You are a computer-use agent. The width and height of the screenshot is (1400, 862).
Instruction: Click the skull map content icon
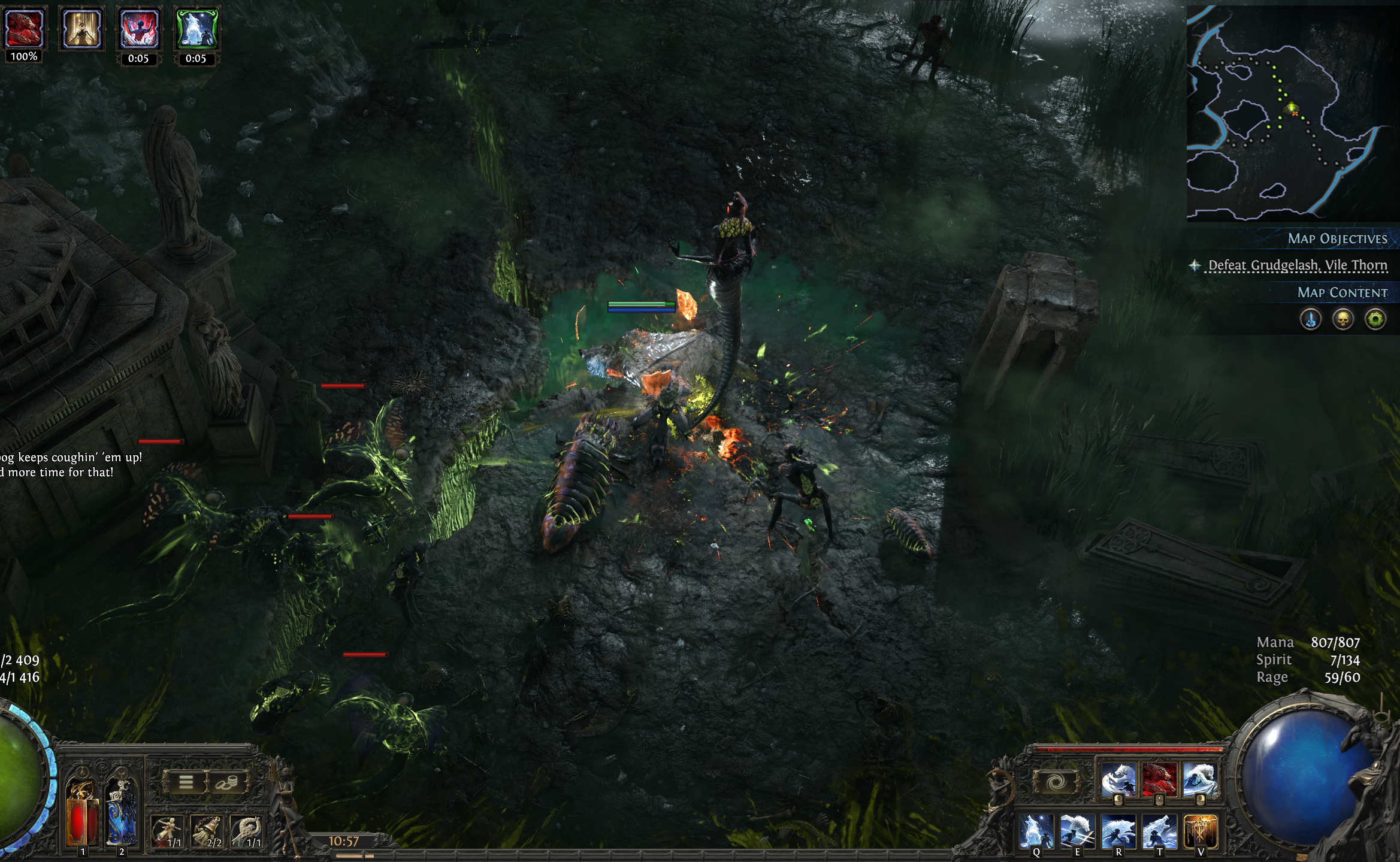(1342, 319)
